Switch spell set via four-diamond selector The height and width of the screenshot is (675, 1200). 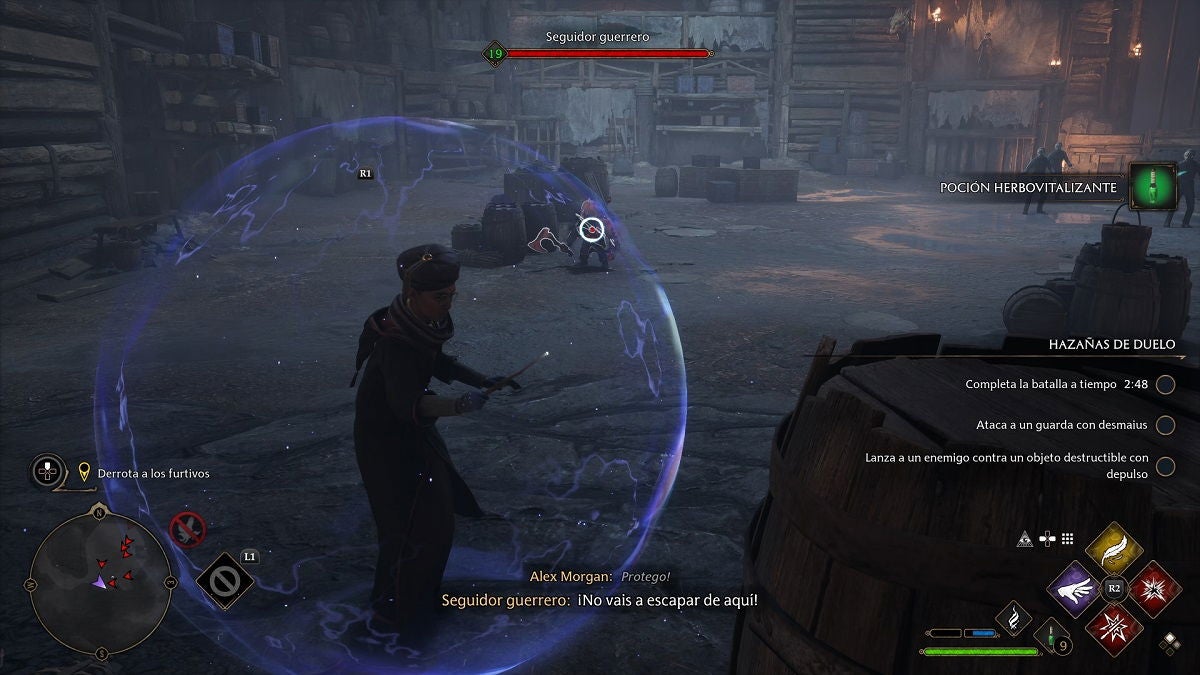pos(1168,643)
